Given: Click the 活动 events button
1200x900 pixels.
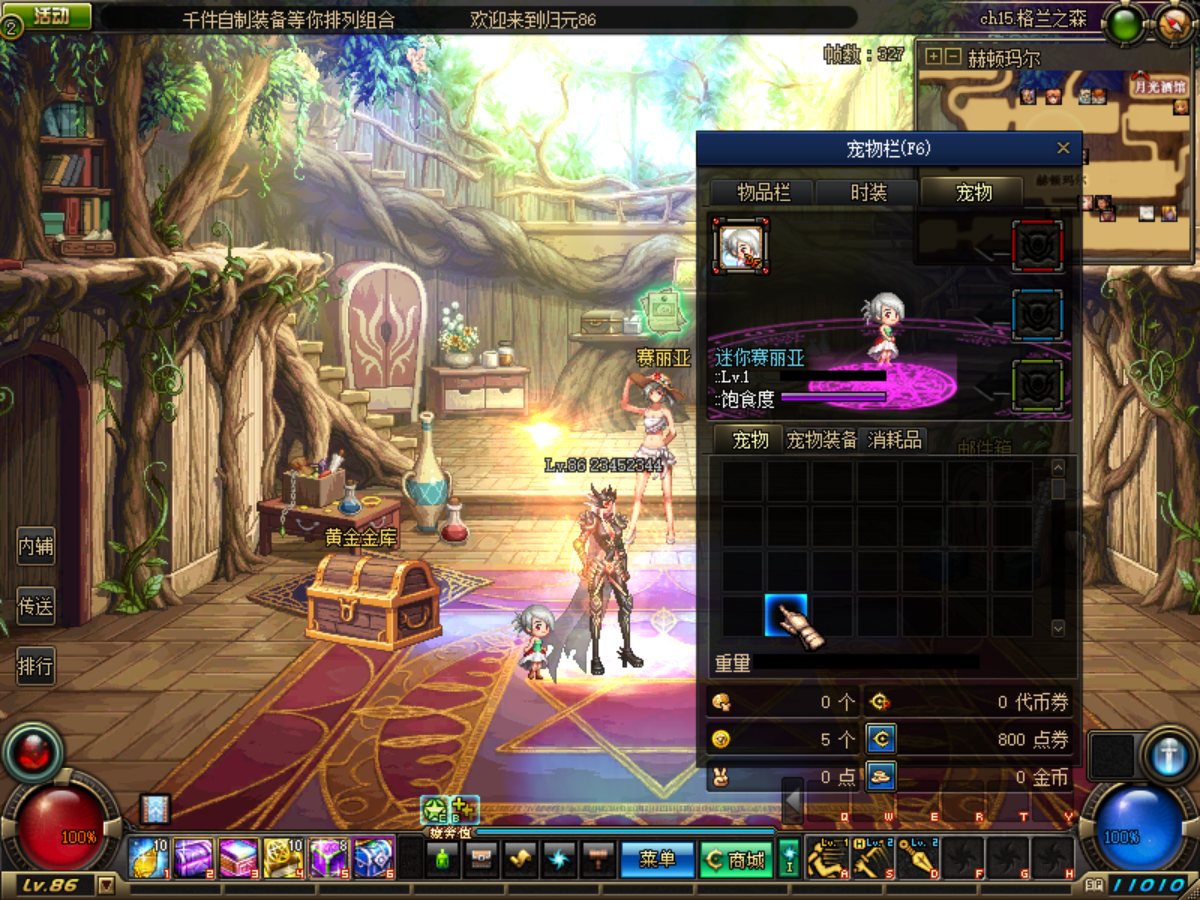Looking at the screenshot, I should coord(50,16).
